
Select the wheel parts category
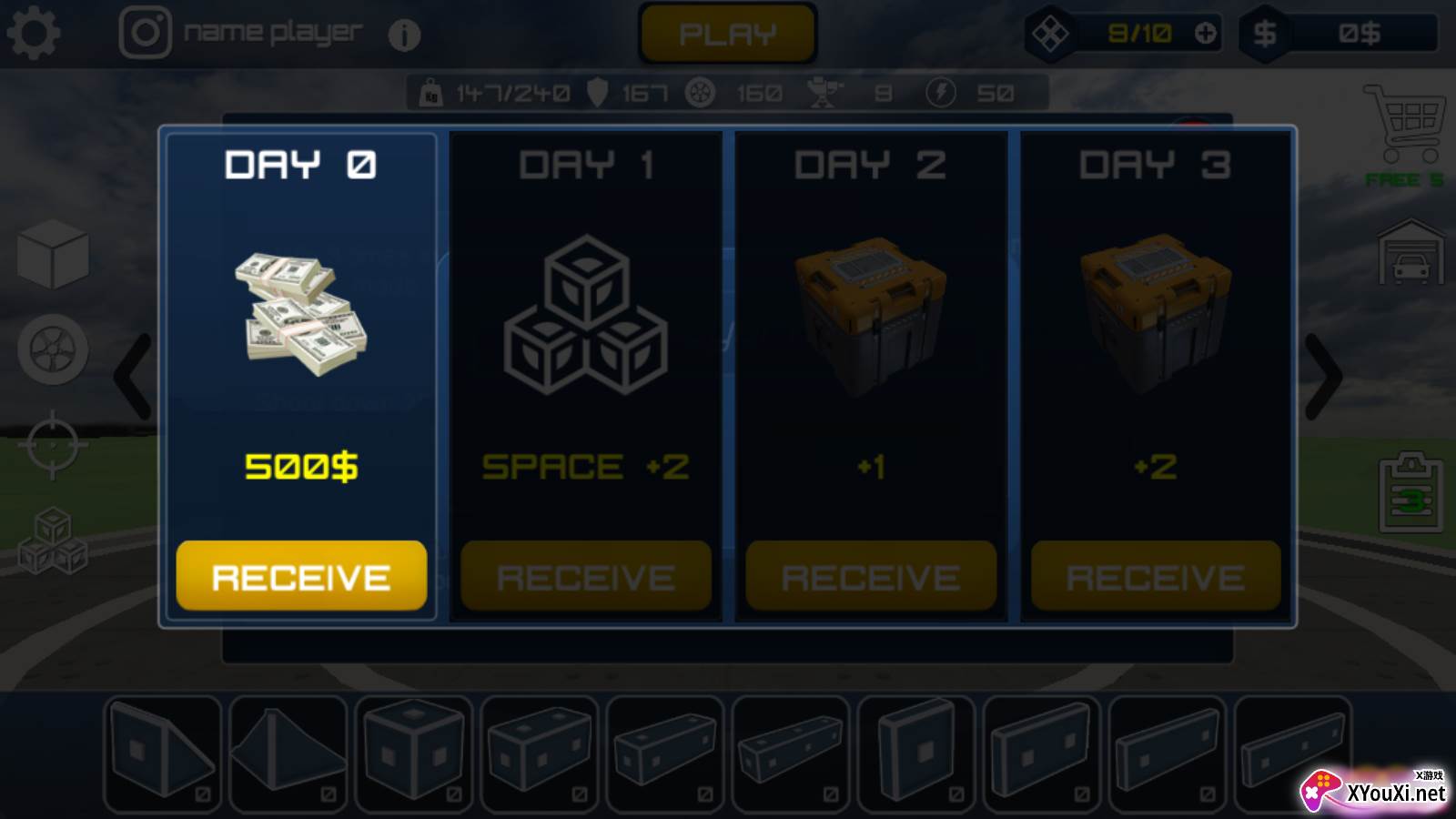coord(53,349)
